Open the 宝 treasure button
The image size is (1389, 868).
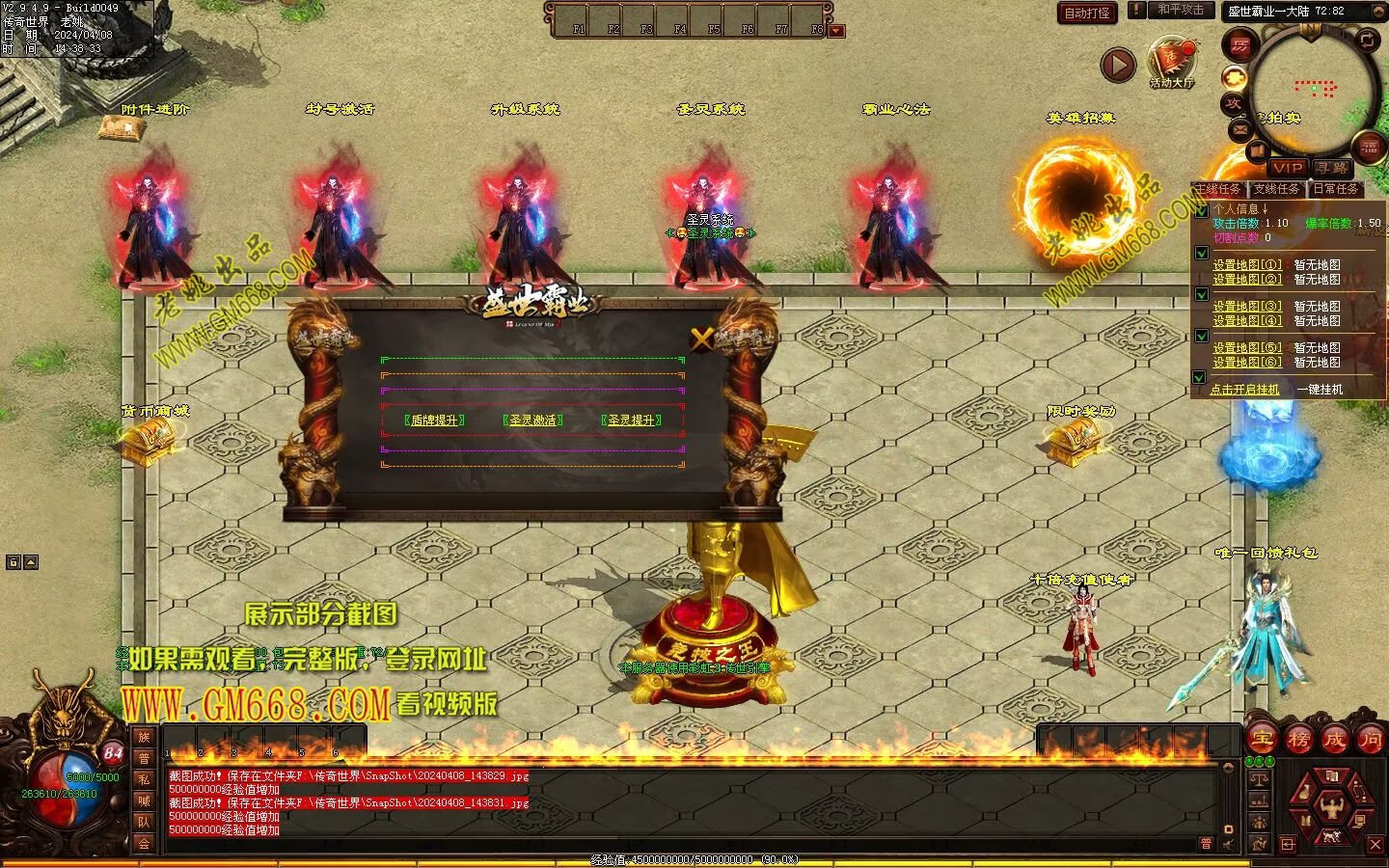click(x=1263, y=740)
